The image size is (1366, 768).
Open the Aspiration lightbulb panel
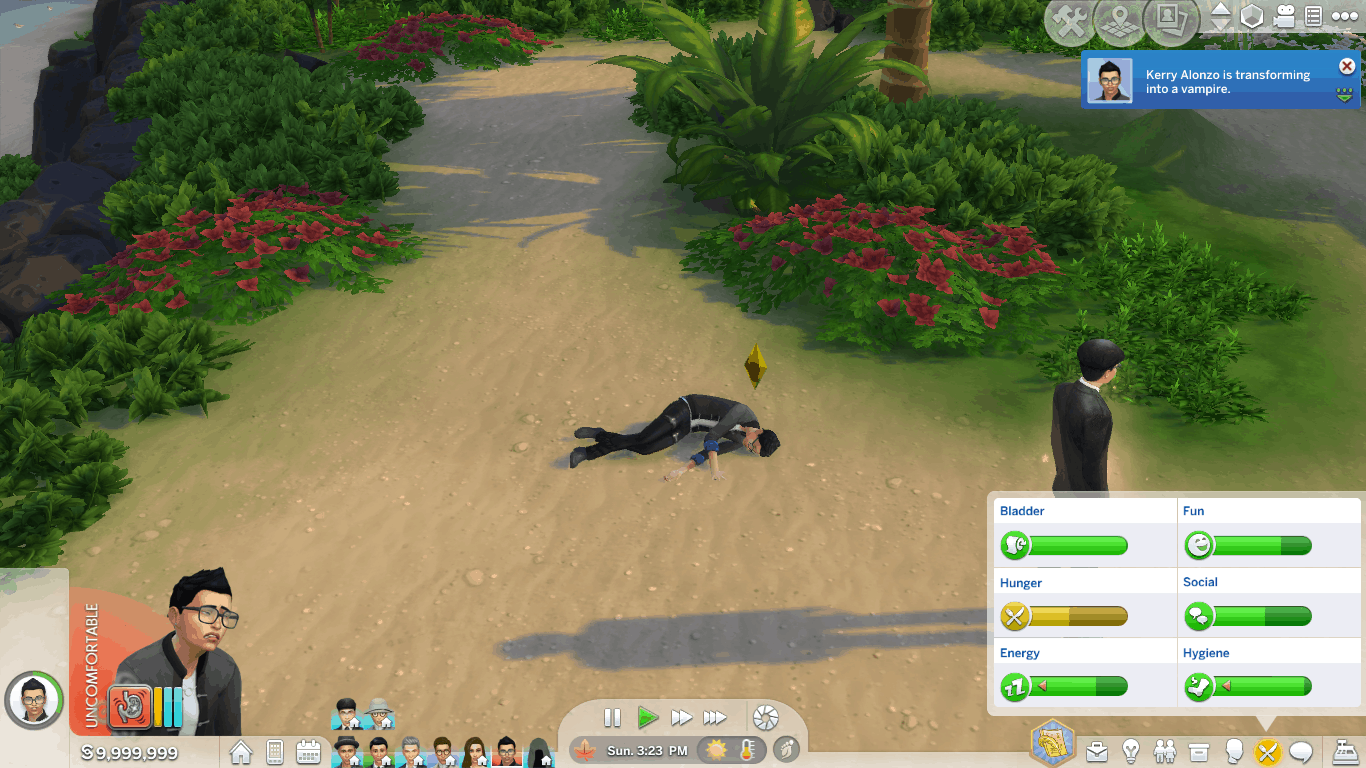(x=1131, y=751)
